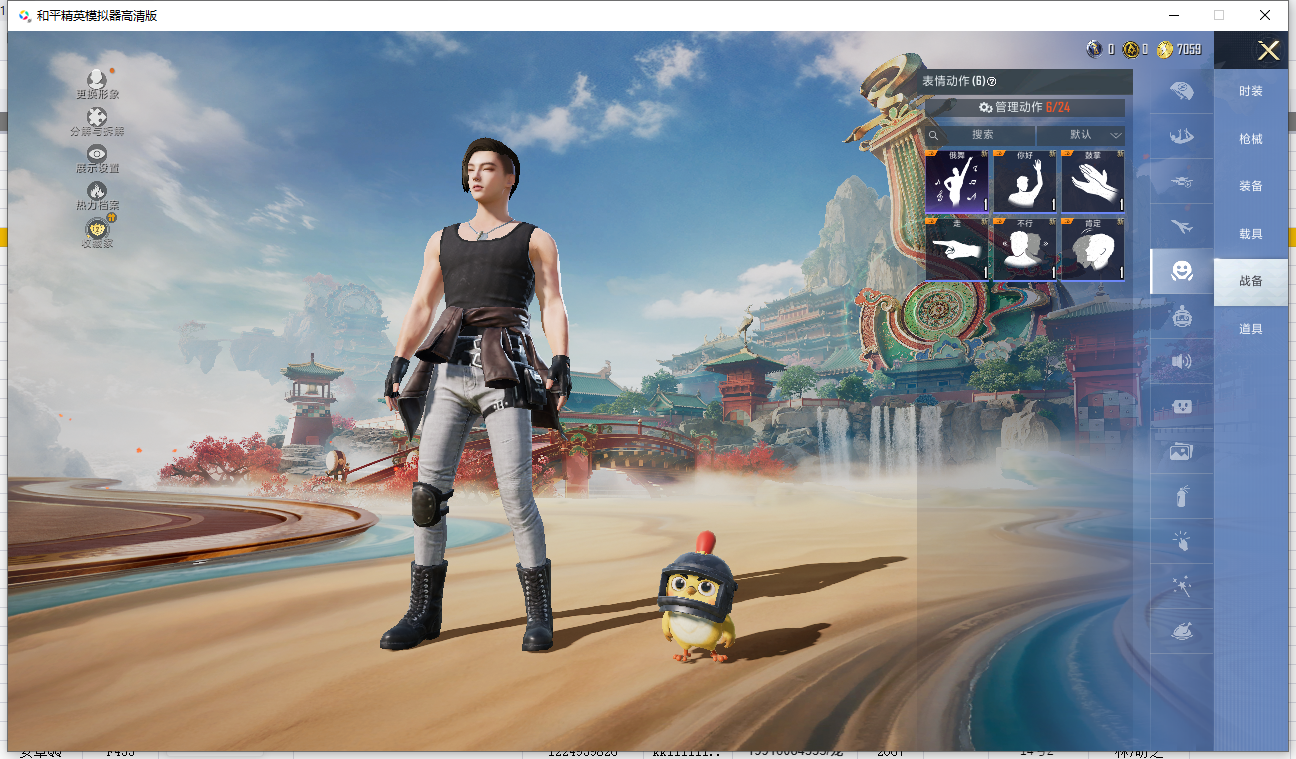The width and height of the screenshot is (1296, 759).
Task: Open 更换形象 change appearance
Action: click(x=97, y=83)
